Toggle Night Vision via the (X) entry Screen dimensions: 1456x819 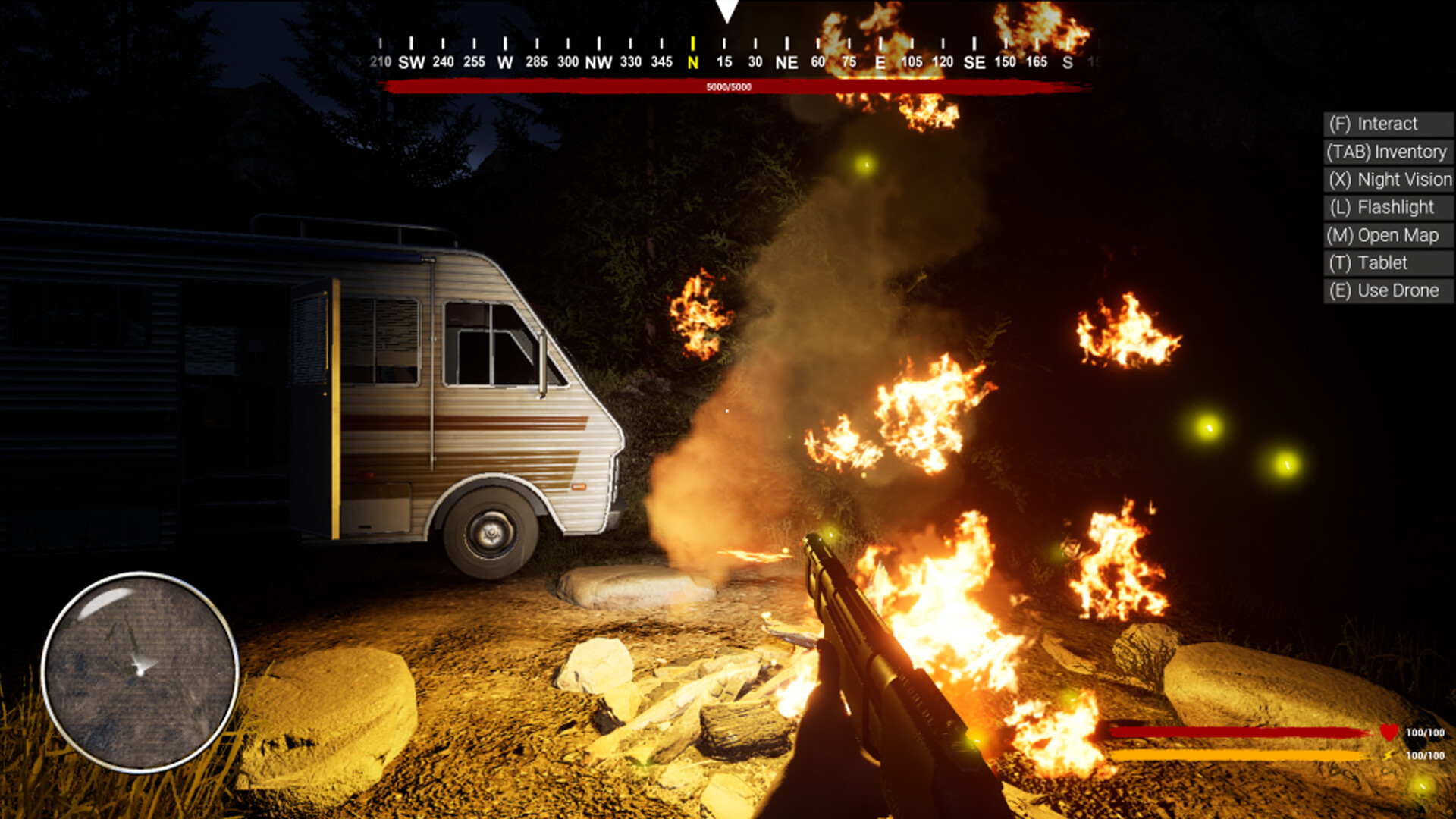(x=1388, y=180)
